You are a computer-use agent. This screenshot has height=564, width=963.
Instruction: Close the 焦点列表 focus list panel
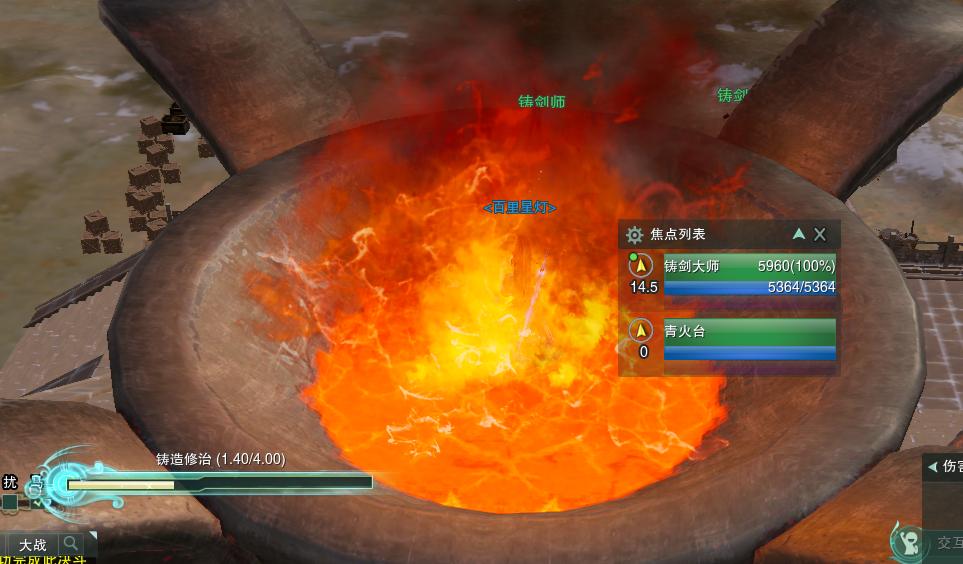(x=820, y=234)
